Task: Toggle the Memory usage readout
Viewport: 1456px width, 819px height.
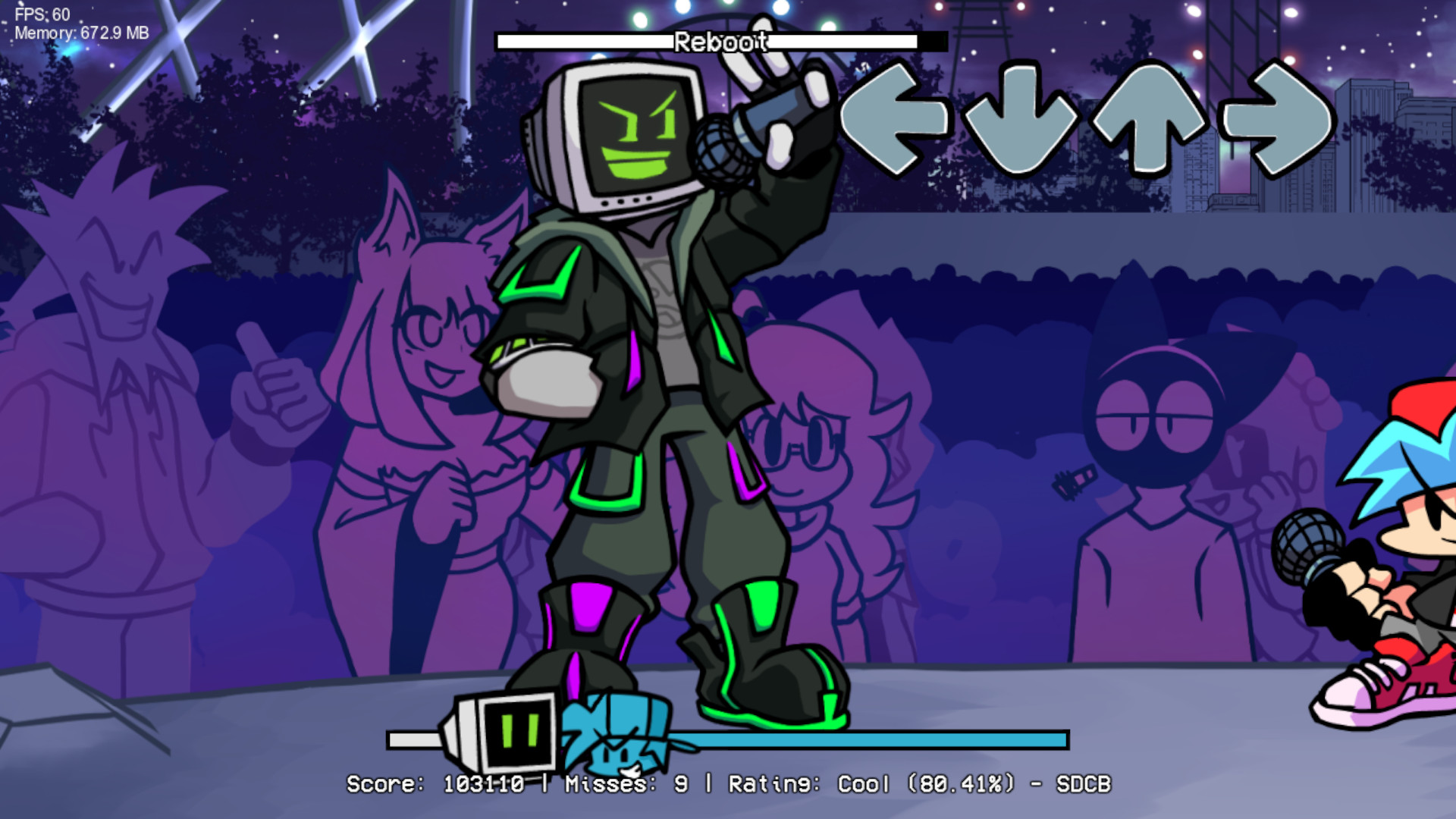Action: click(80, 33)
